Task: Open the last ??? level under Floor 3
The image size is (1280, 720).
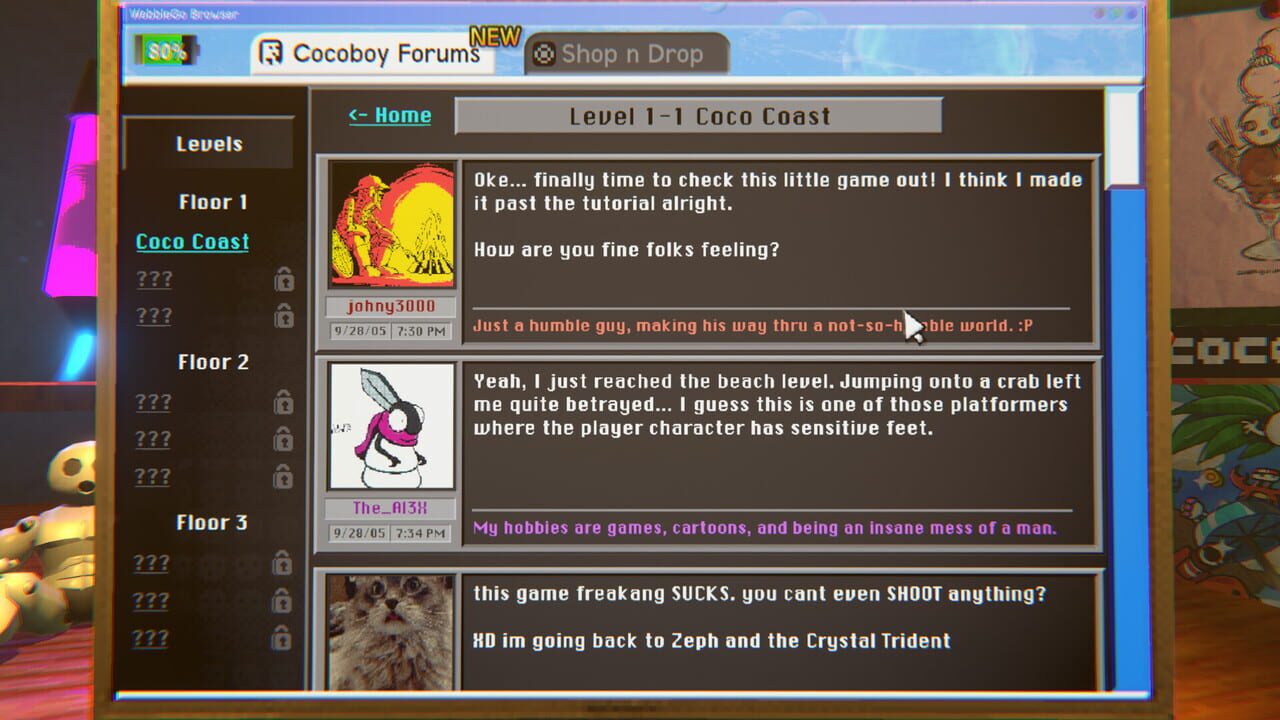Action: (153, 637)
